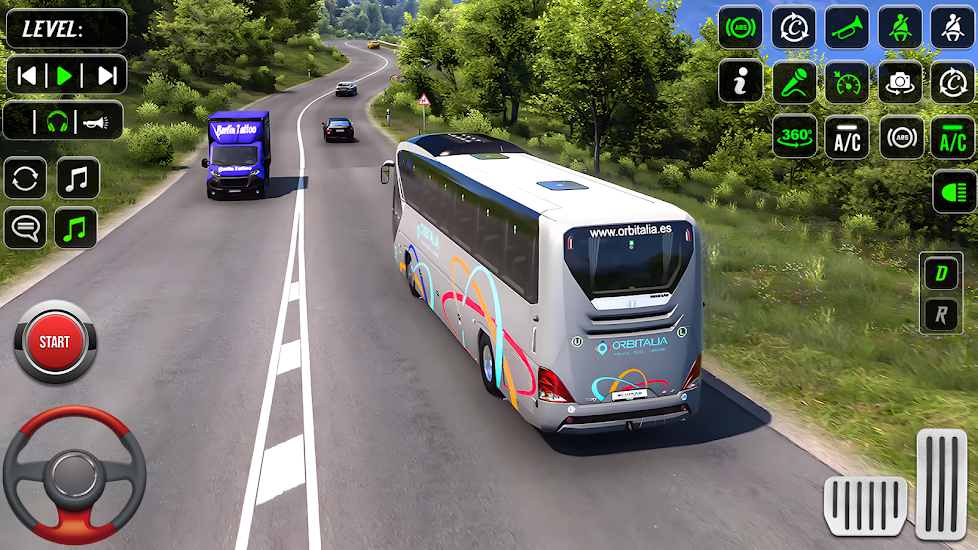The height and width of the screenshot is (550, 978).
Task: Toggle the white music note button
Action: pyautogui.click(x=78, y=178)
